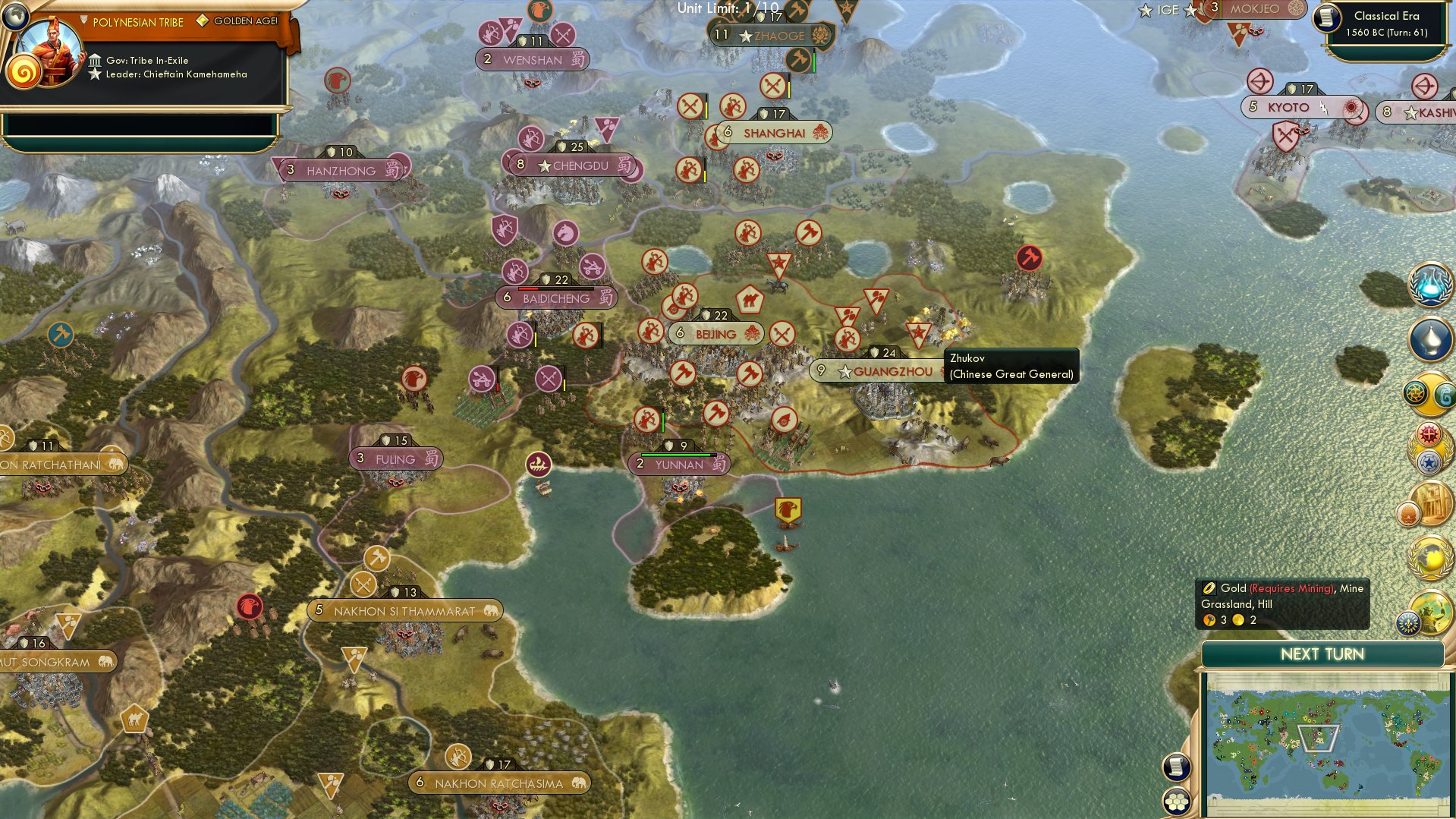The height and width of the screenshot is (819, 1456).
Task: Toggle strategic view with the hexagon icon
Action: tap(1176, 802)
